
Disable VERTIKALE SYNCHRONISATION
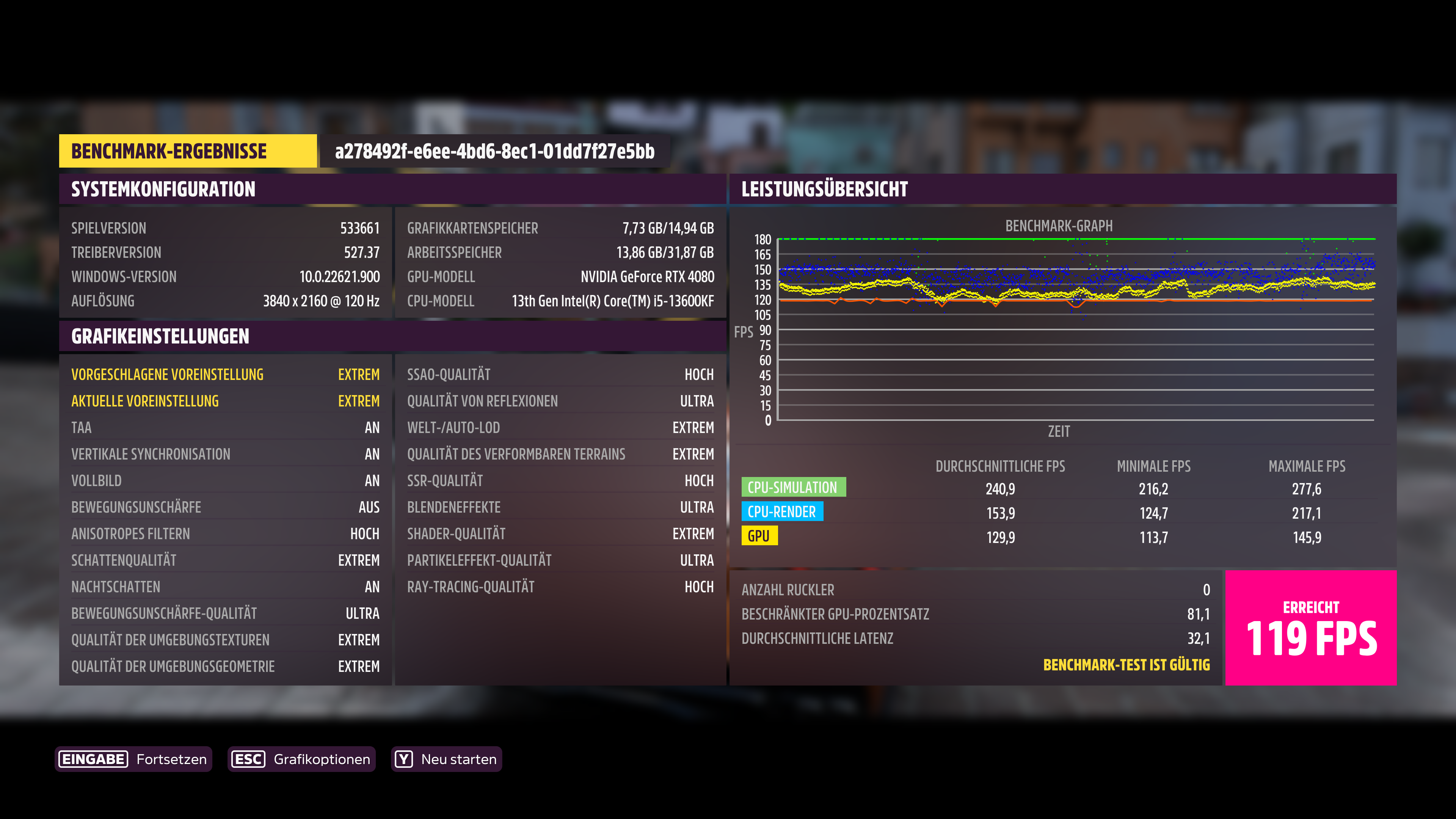(x=226, y=454)
